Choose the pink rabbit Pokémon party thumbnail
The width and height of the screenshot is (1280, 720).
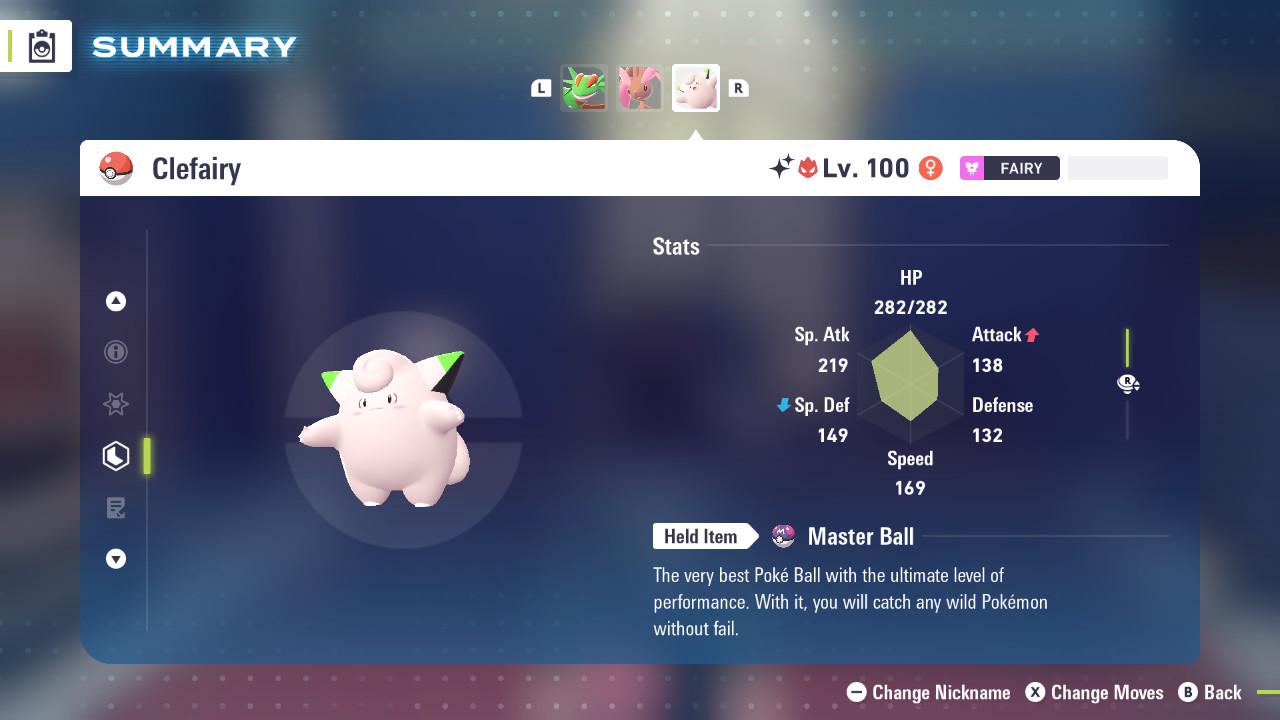click(639, 88)
